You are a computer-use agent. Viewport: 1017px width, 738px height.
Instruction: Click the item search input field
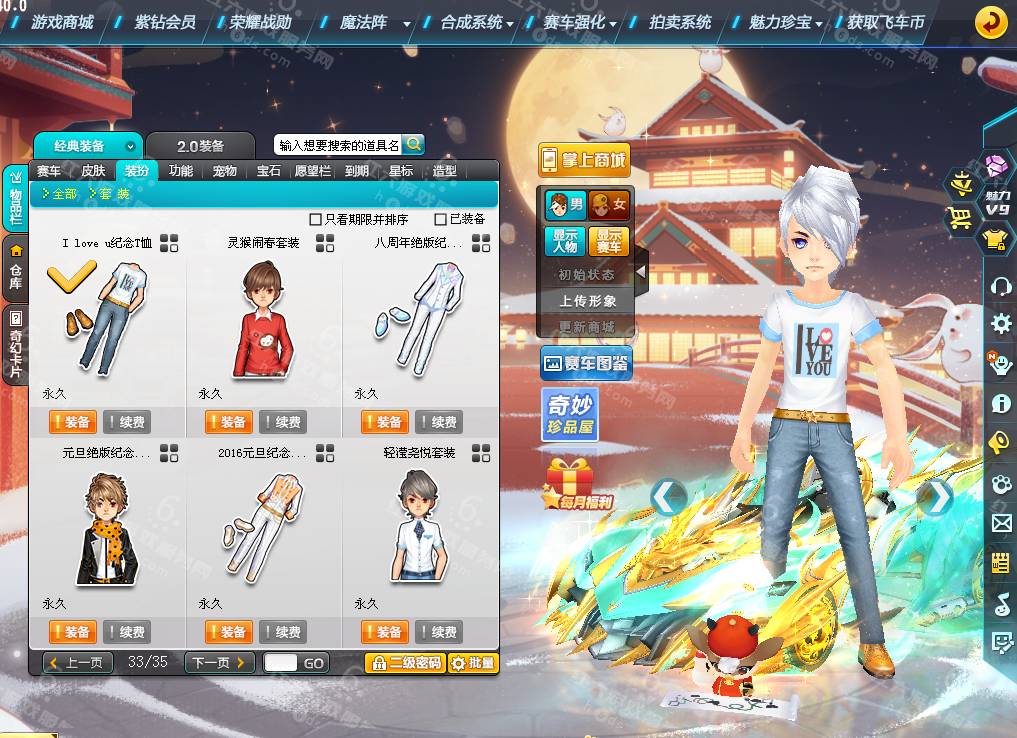[x=338, y=145]
